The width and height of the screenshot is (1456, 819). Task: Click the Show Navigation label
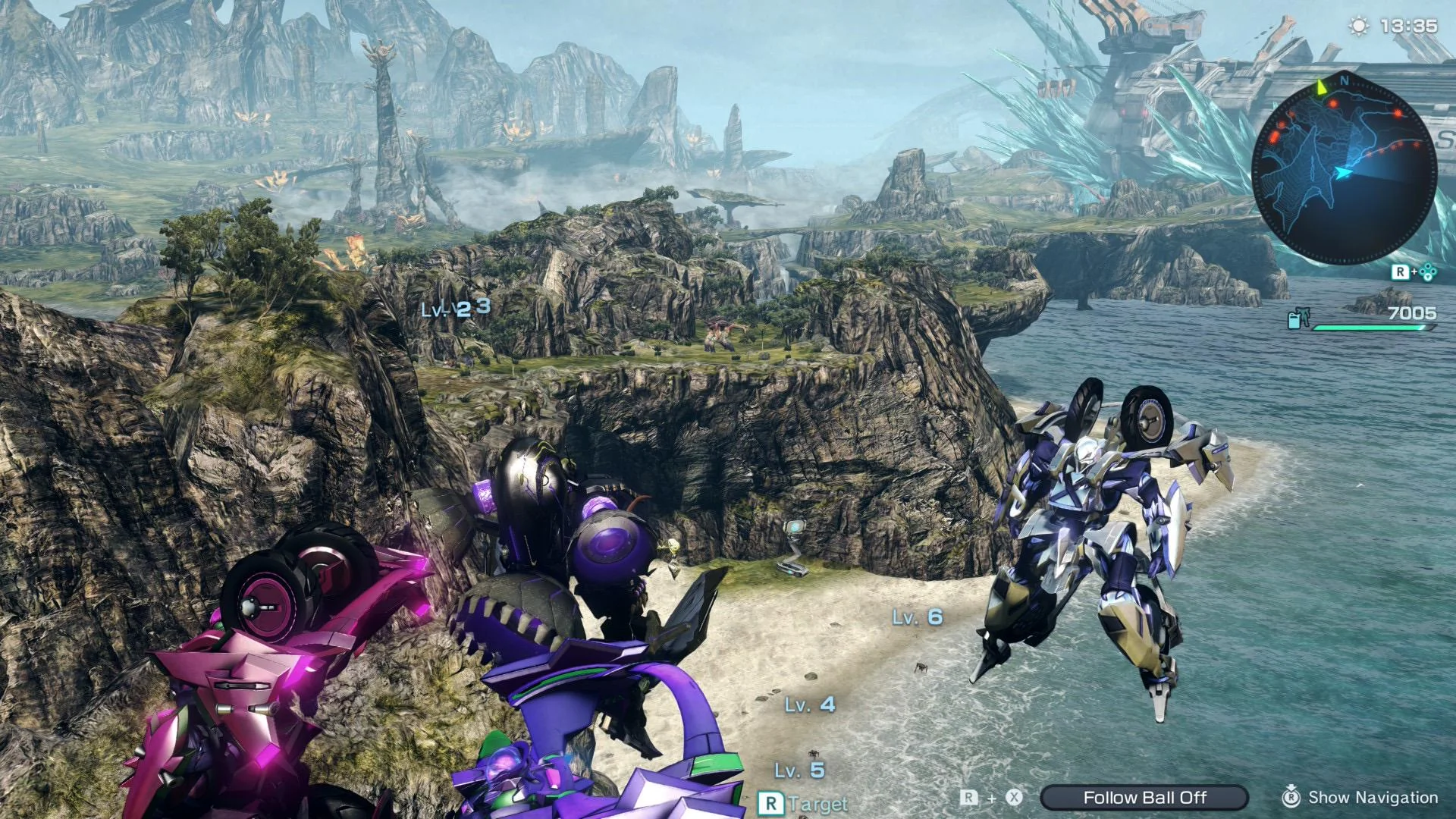click(x=1373, y=797)
